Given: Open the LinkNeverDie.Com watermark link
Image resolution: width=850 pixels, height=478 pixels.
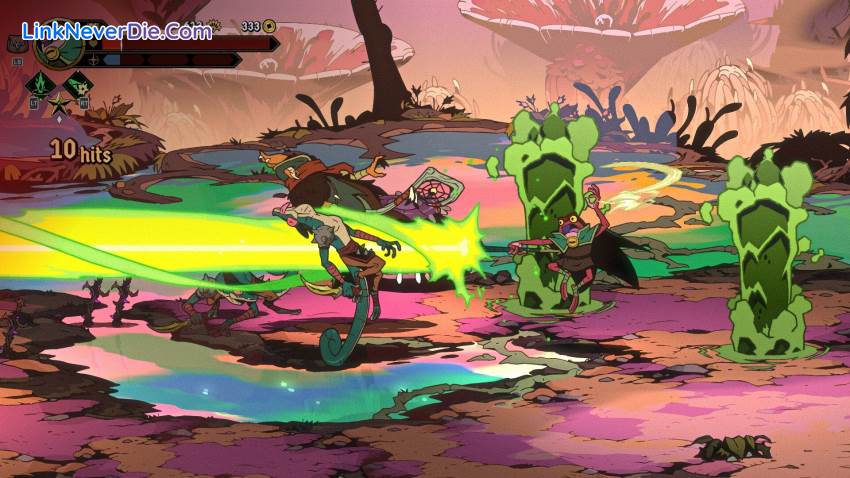Looking at the screenshot, I should (116, 31).
